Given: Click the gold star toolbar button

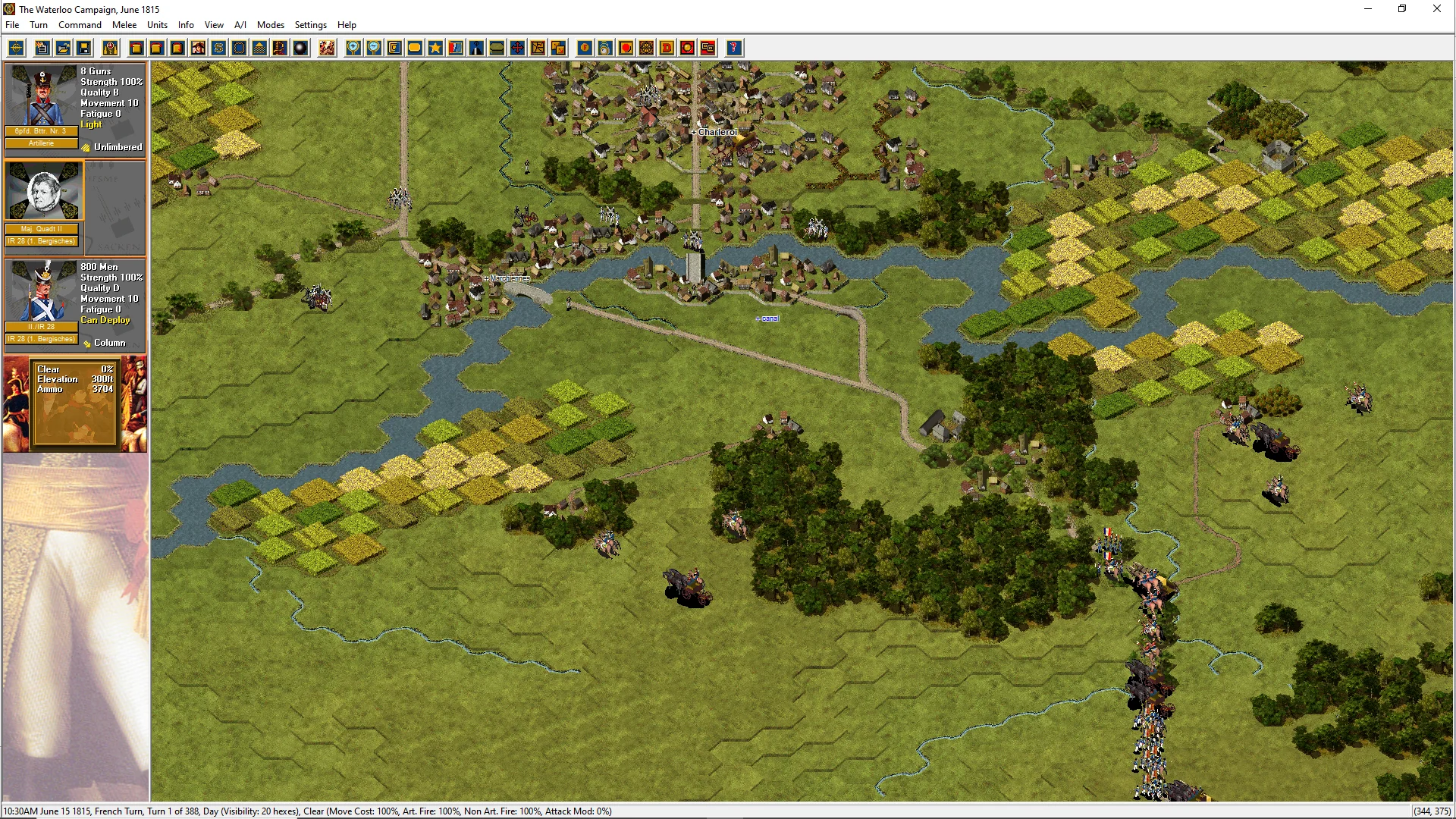Looking at the screenshot, I should pos(435,49).
